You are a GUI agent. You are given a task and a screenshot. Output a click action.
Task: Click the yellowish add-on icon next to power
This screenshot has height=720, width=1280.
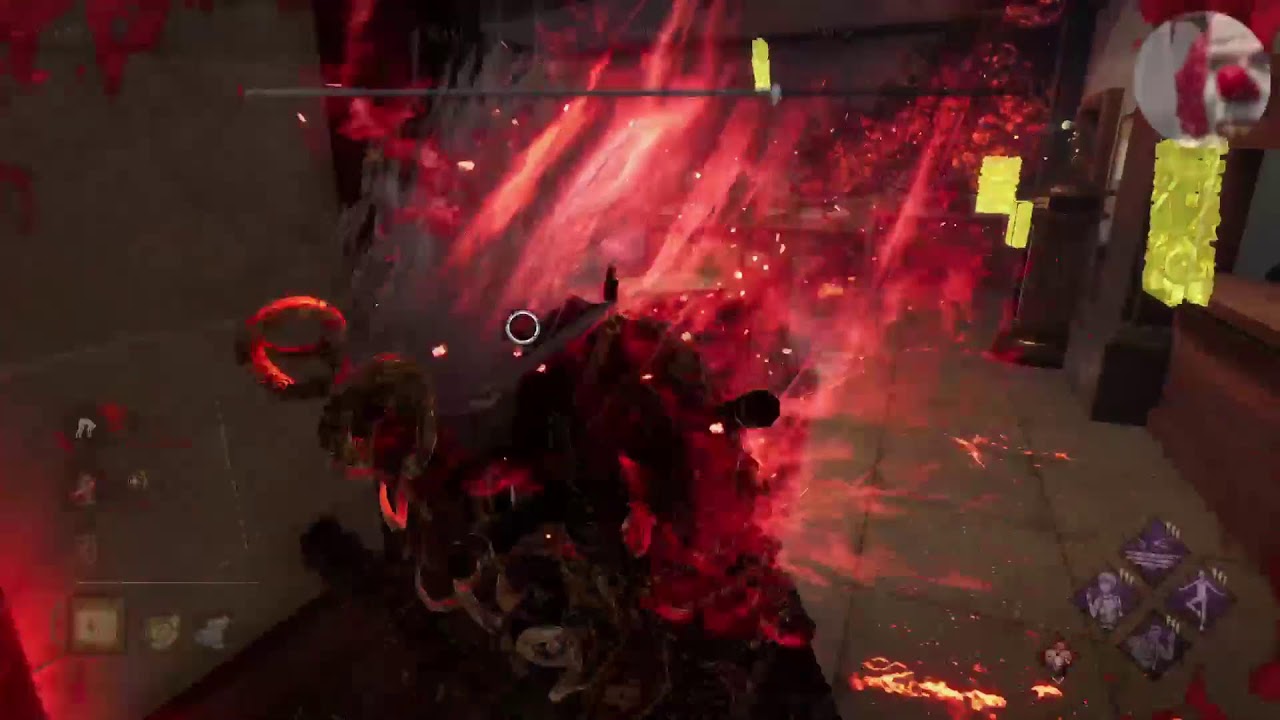[x=161, y=631]
